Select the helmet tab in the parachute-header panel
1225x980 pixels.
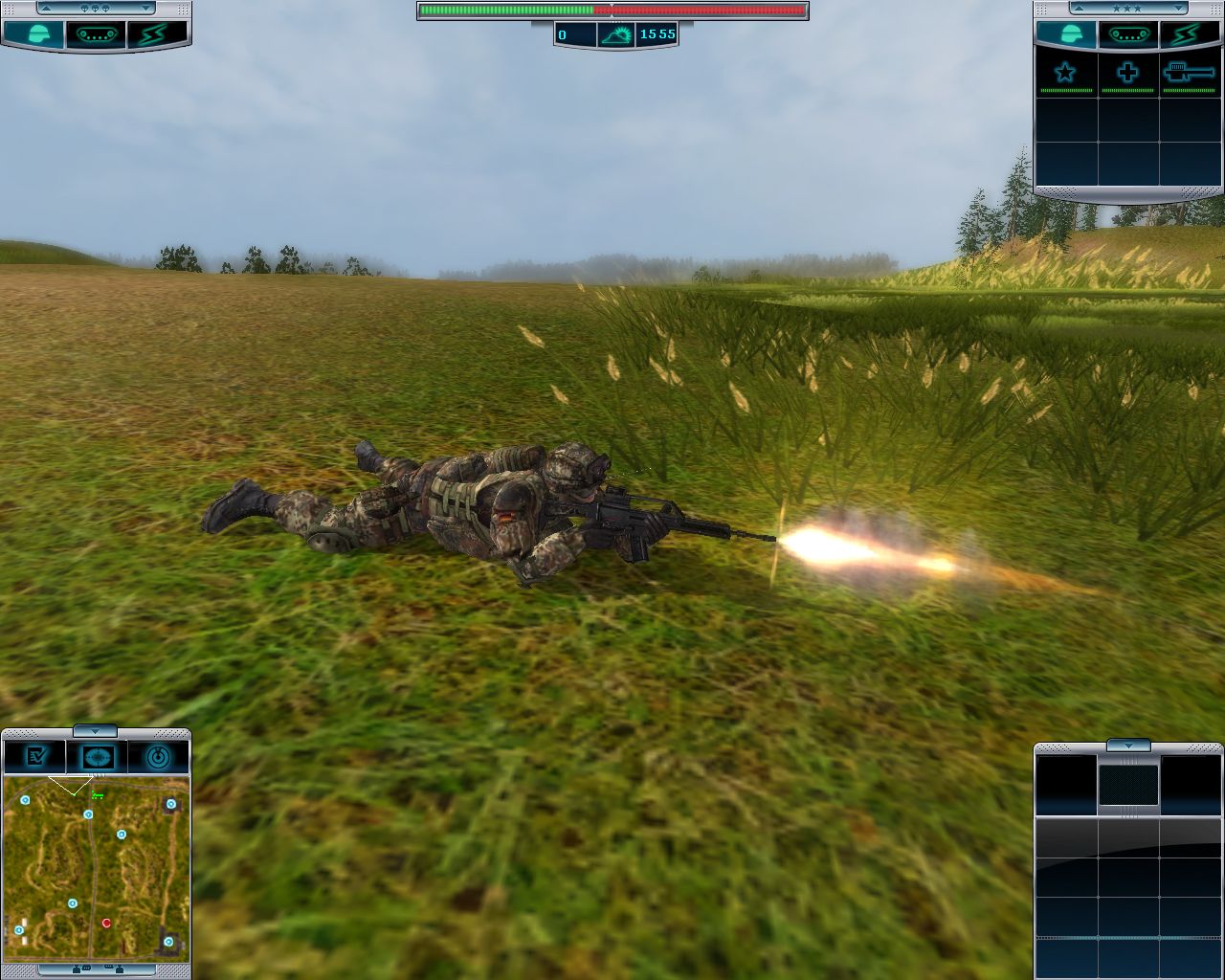34,35
